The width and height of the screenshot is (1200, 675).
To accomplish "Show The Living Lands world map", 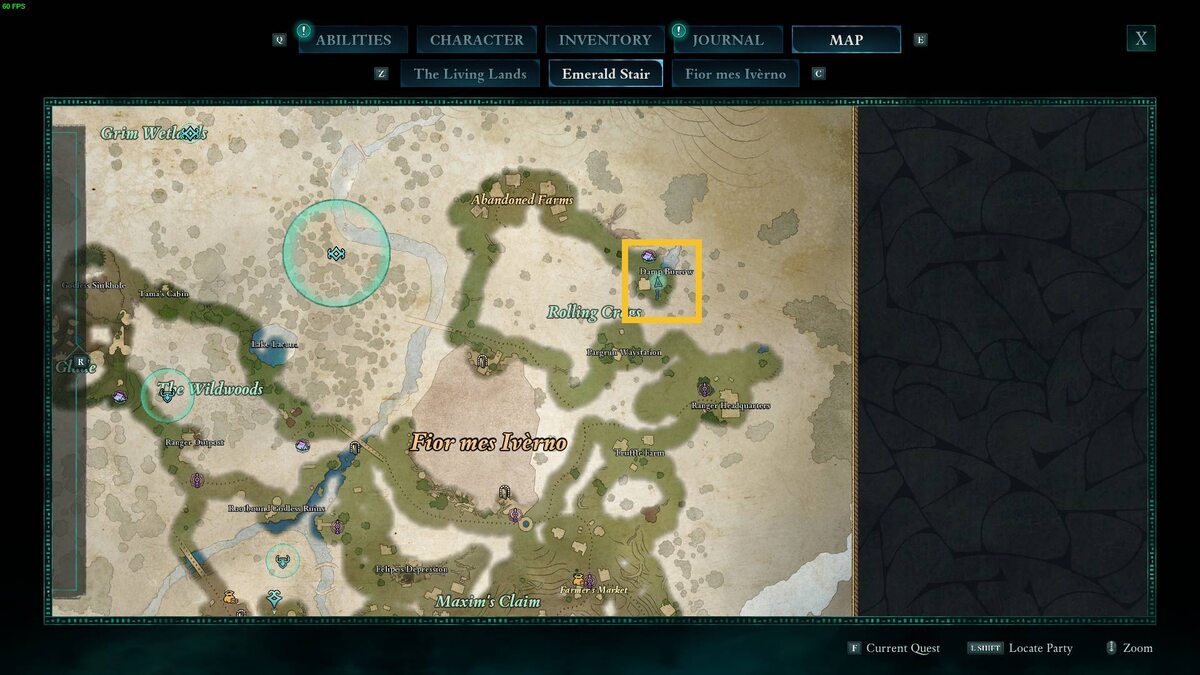I will 470,74.
